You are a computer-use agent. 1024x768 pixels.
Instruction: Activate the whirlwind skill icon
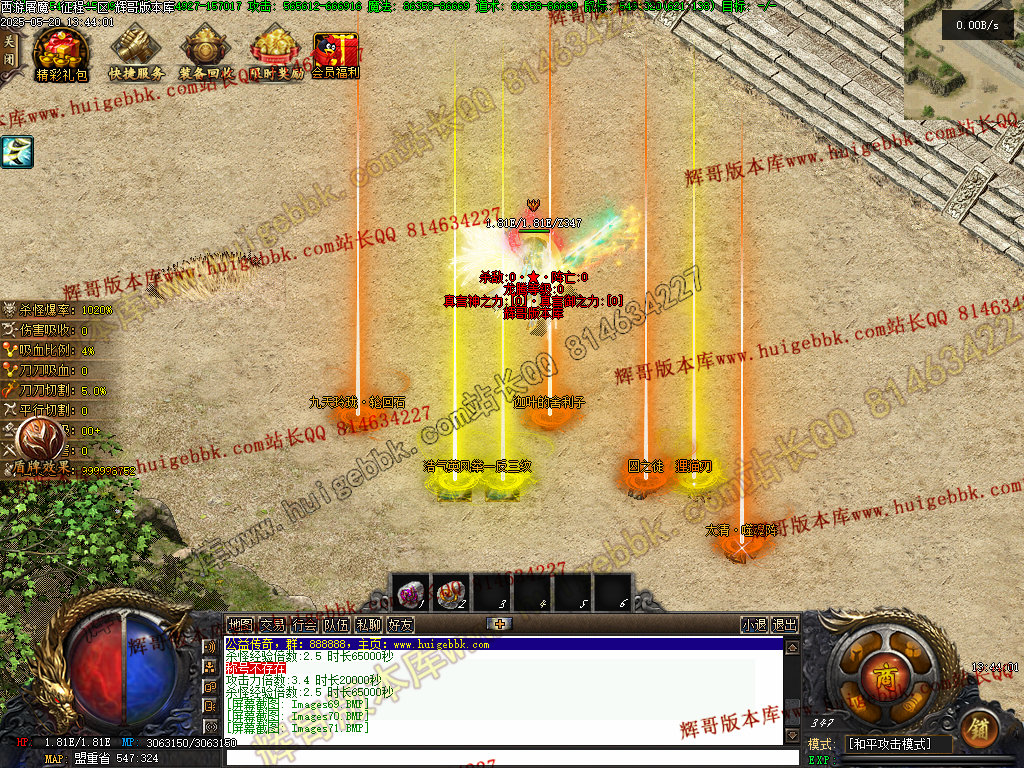17,152
